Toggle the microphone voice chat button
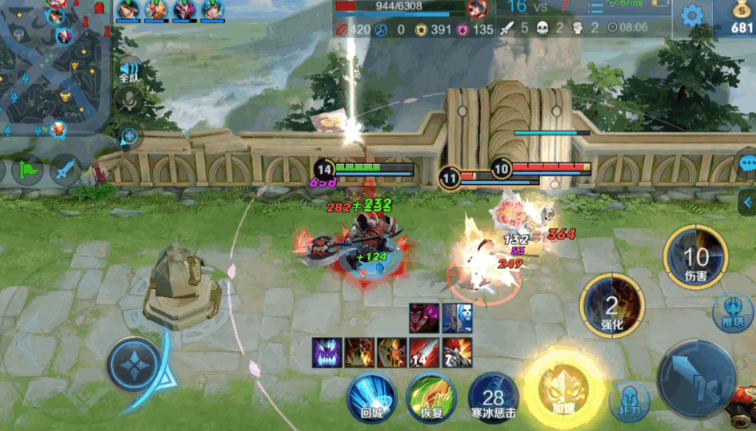 (x=129, y=100)
